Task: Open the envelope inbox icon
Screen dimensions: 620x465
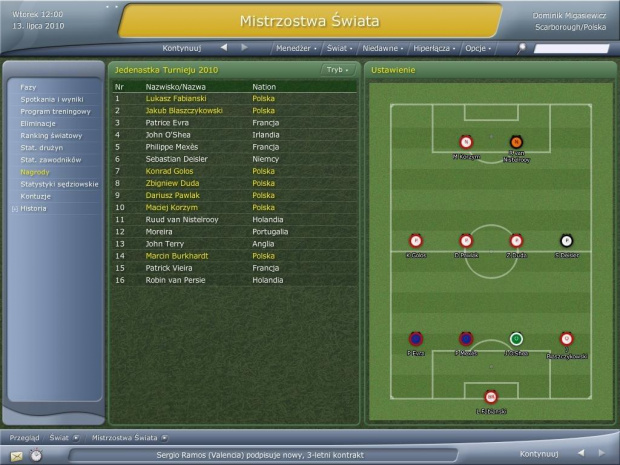Action: click(14, 454)
